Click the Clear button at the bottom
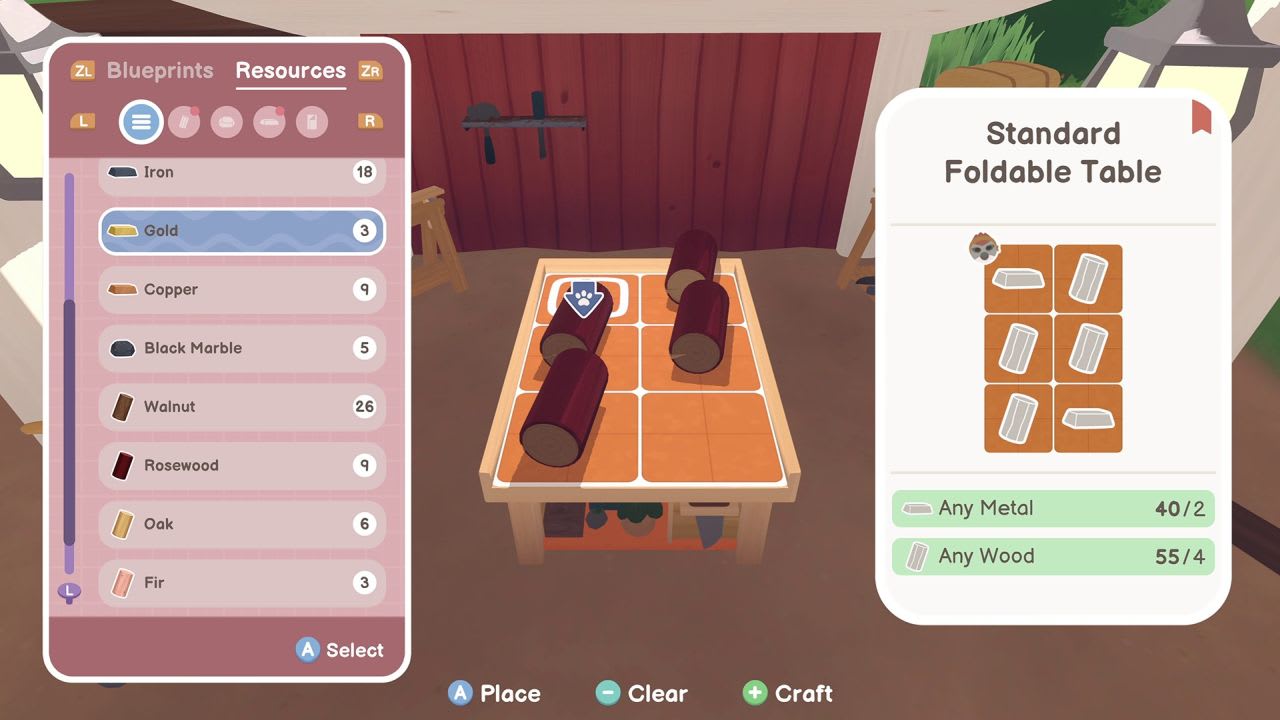The image size is (1280, 720). point(644,692)
